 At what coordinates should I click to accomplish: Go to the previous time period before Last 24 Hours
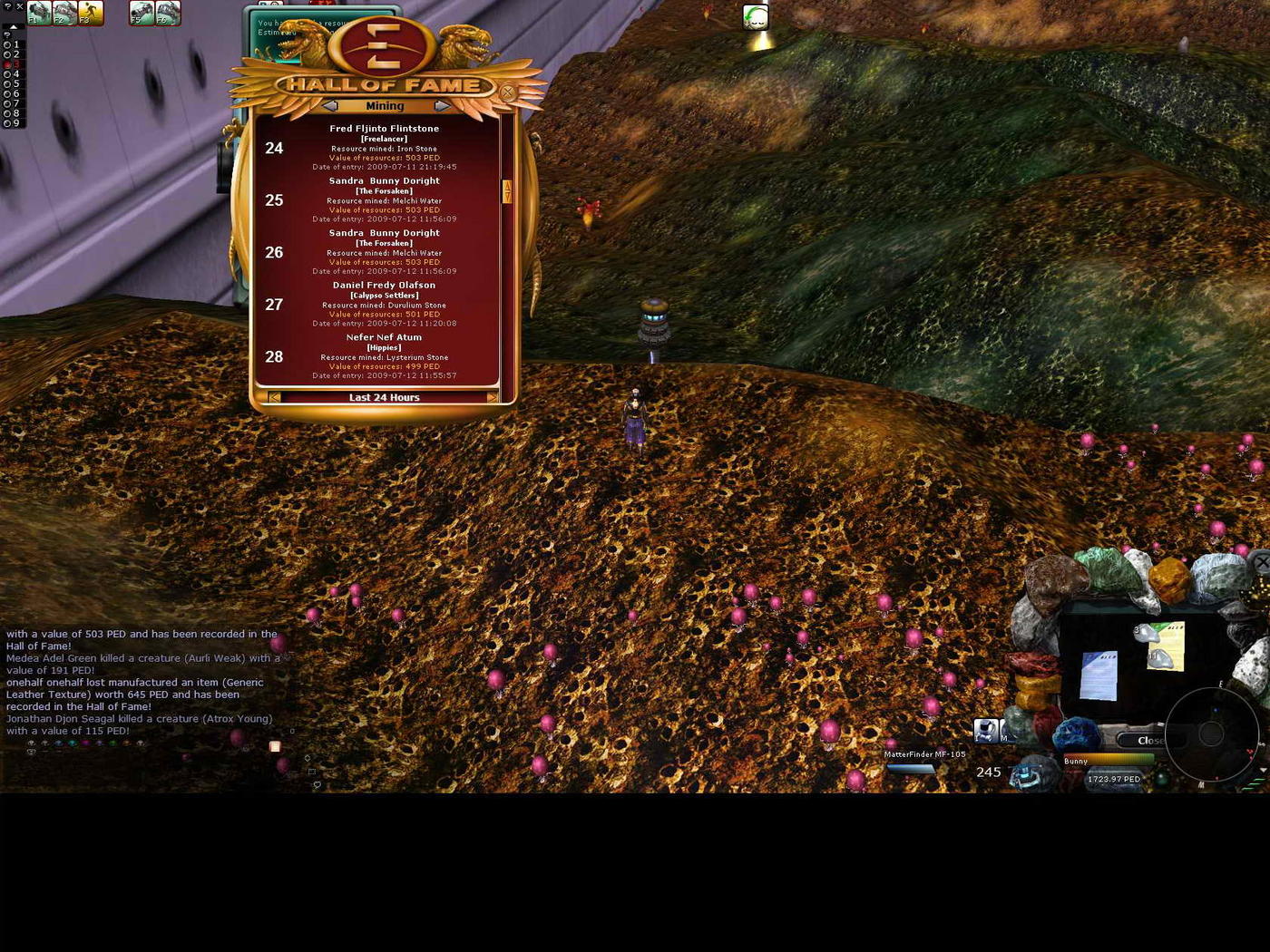pyautogui.click(x=274, y=397)
